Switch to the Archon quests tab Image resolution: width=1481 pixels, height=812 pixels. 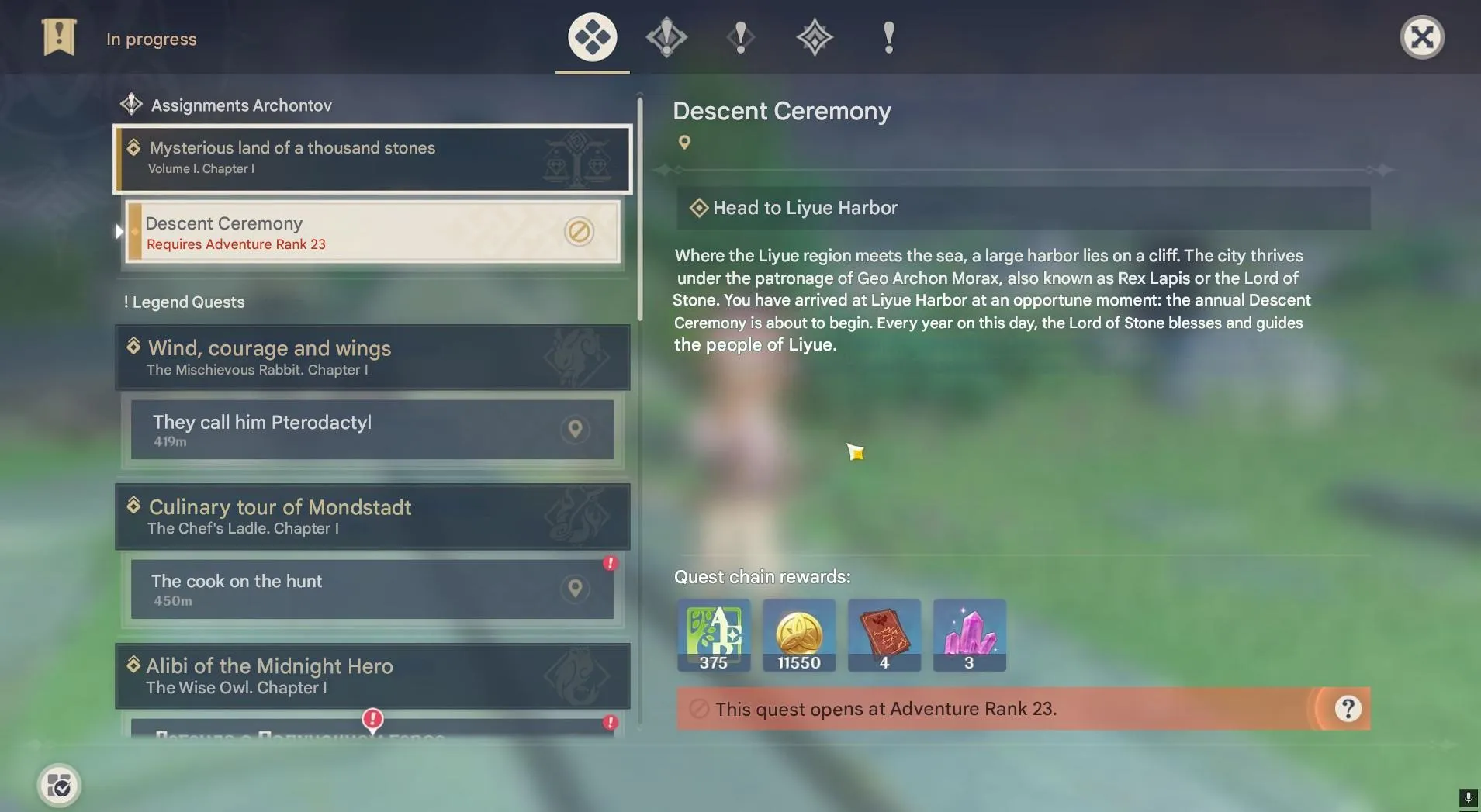(666, 37)
